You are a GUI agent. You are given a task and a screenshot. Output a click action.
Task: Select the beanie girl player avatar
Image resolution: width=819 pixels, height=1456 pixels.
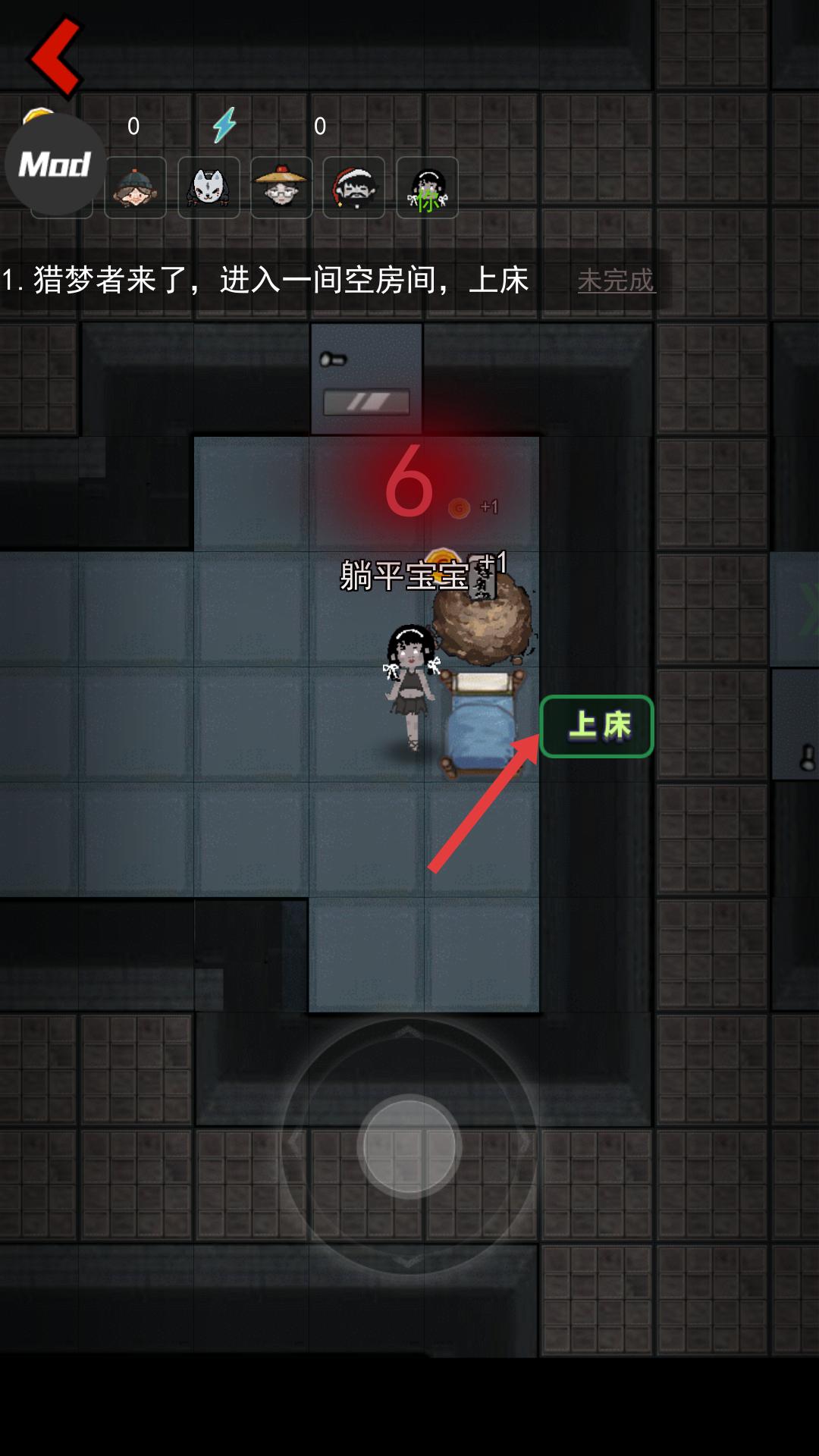[x=135, y=188]
